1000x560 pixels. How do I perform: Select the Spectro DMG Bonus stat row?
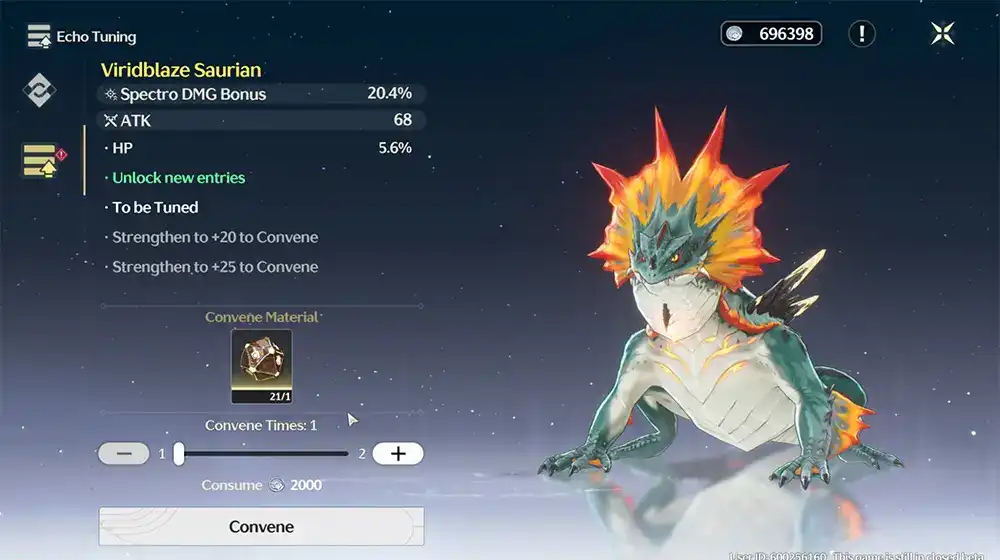click(x=262, y=94)
